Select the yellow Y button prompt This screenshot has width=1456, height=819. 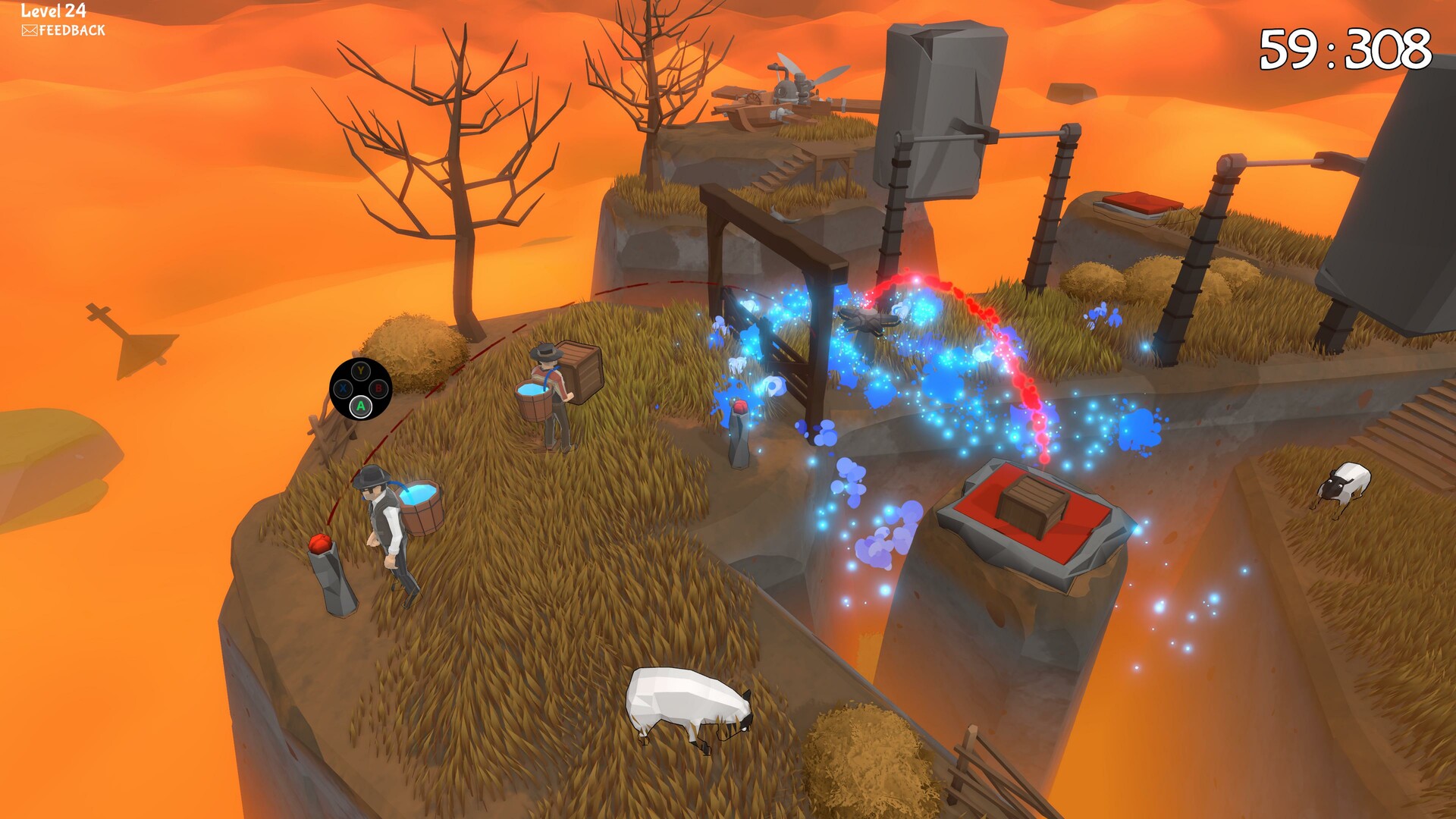tap(360, 372)
